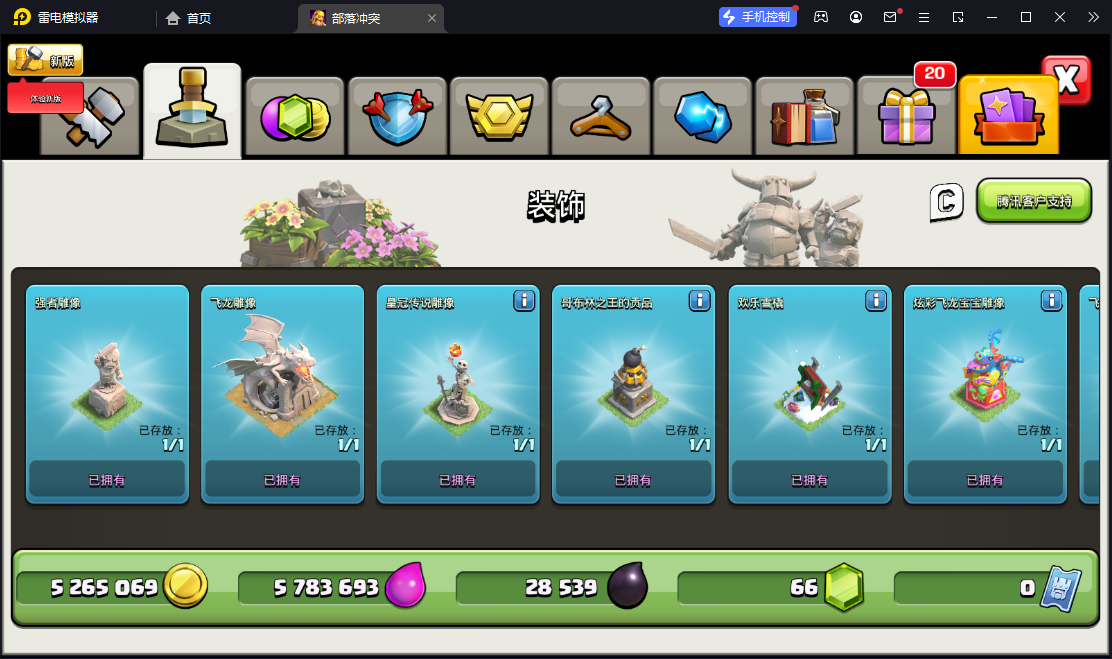Viewport: 1112px width, 659px height.
Task: Show info for 皇冠传说雕像
Action: [x=524, y=300]
